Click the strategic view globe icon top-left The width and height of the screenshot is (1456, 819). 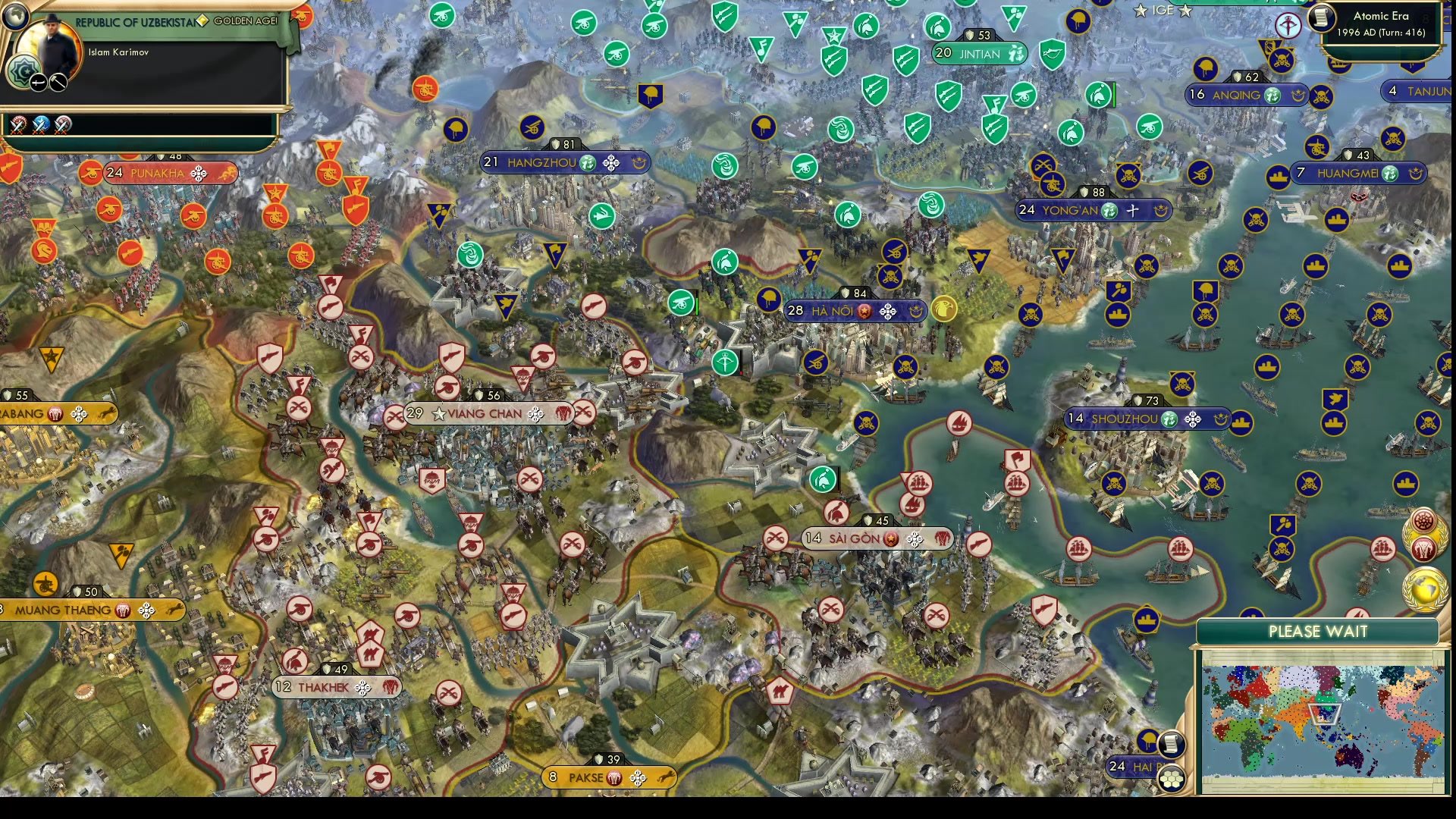tap(15, 16)
